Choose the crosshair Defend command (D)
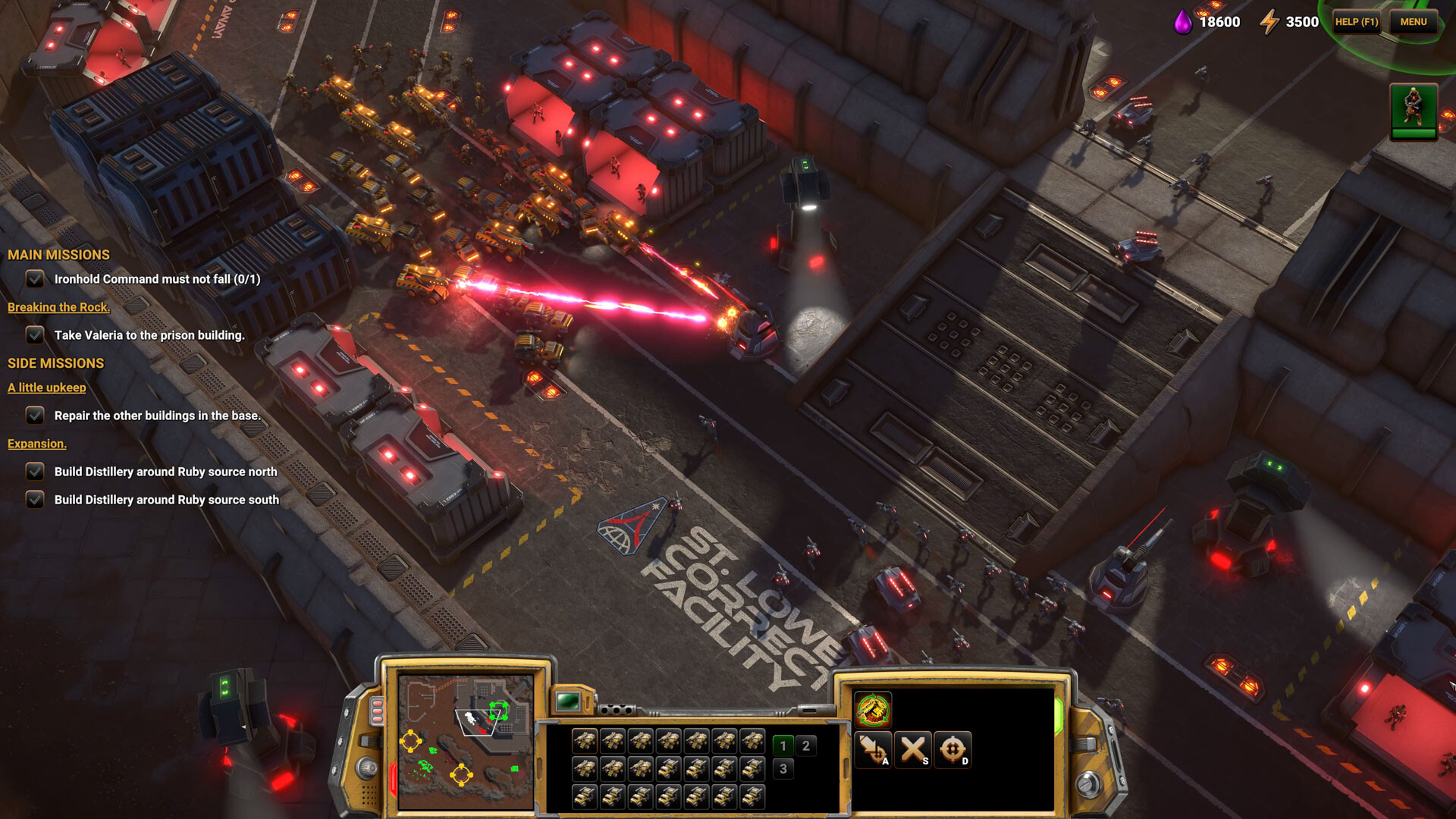Viewport: 1456px width, 819px height. pyautogui.click(x=952, y=749)
